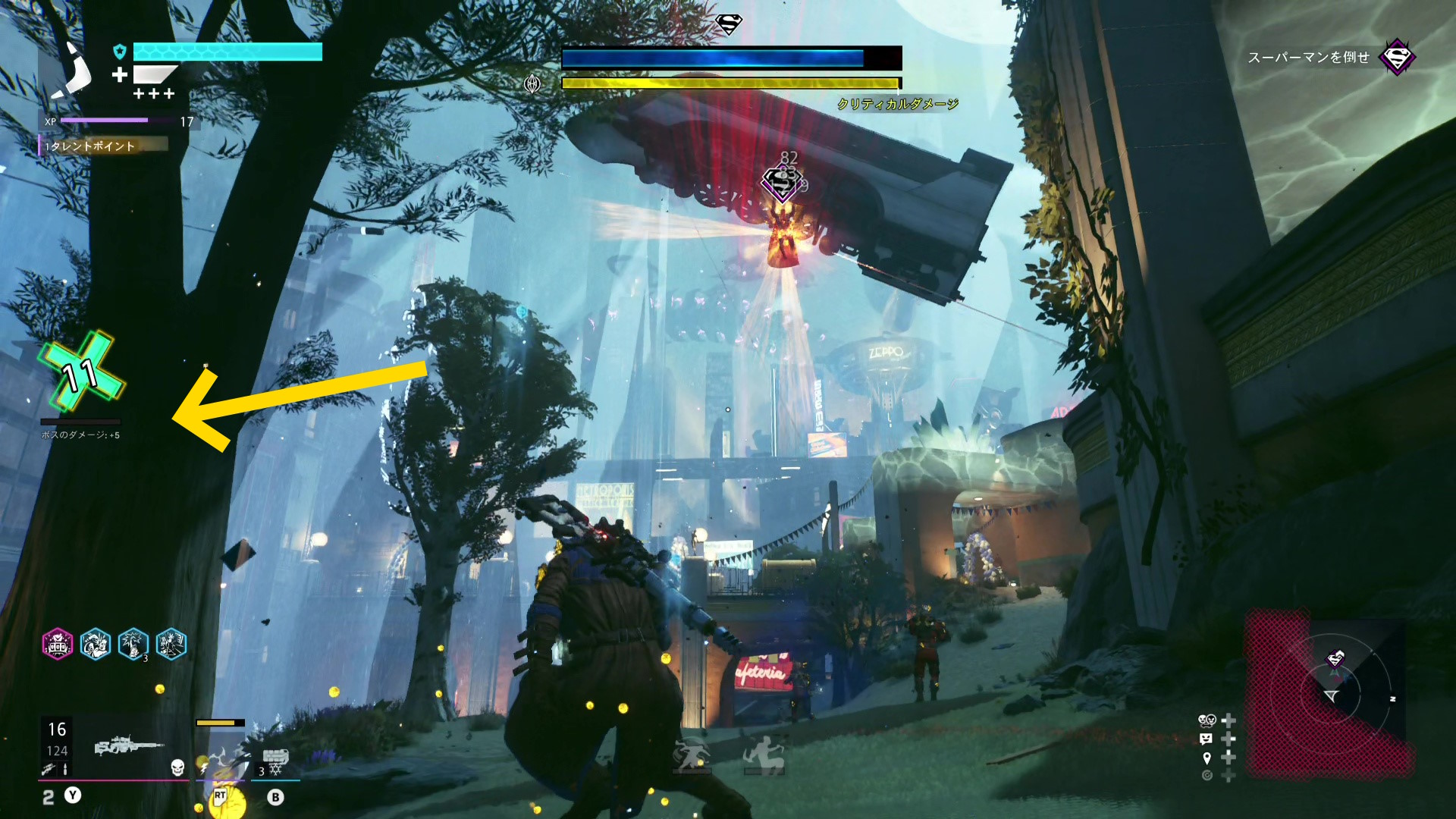Select the sniper rifle weapon slot
This screenshot has height=819, width=1456.
127,746
